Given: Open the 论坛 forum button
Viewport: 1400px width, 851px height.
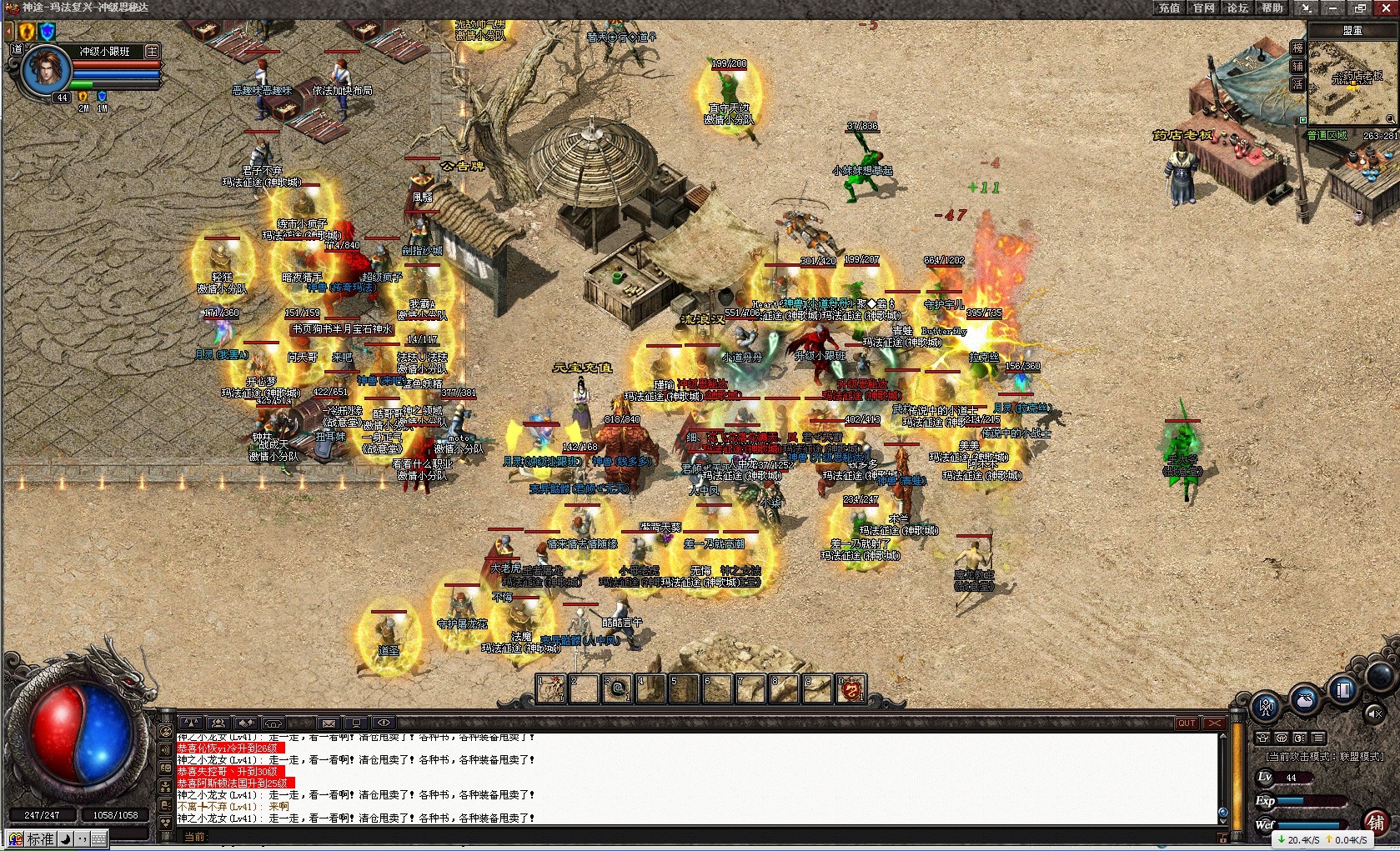Looking at the screenshot, I should point(1237,8).
